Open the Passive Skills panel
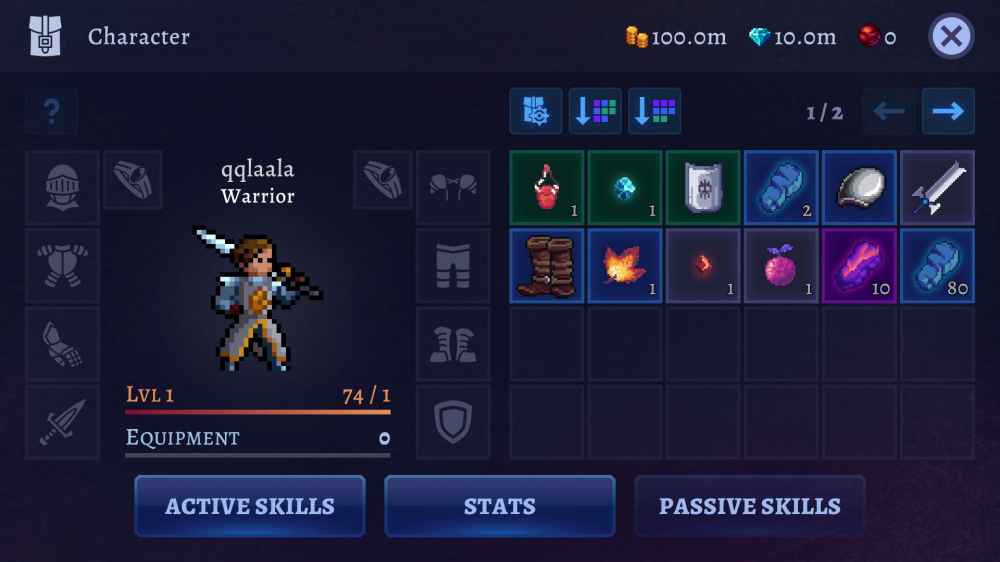The image size is (1000, 562). (x=749, y=506)
